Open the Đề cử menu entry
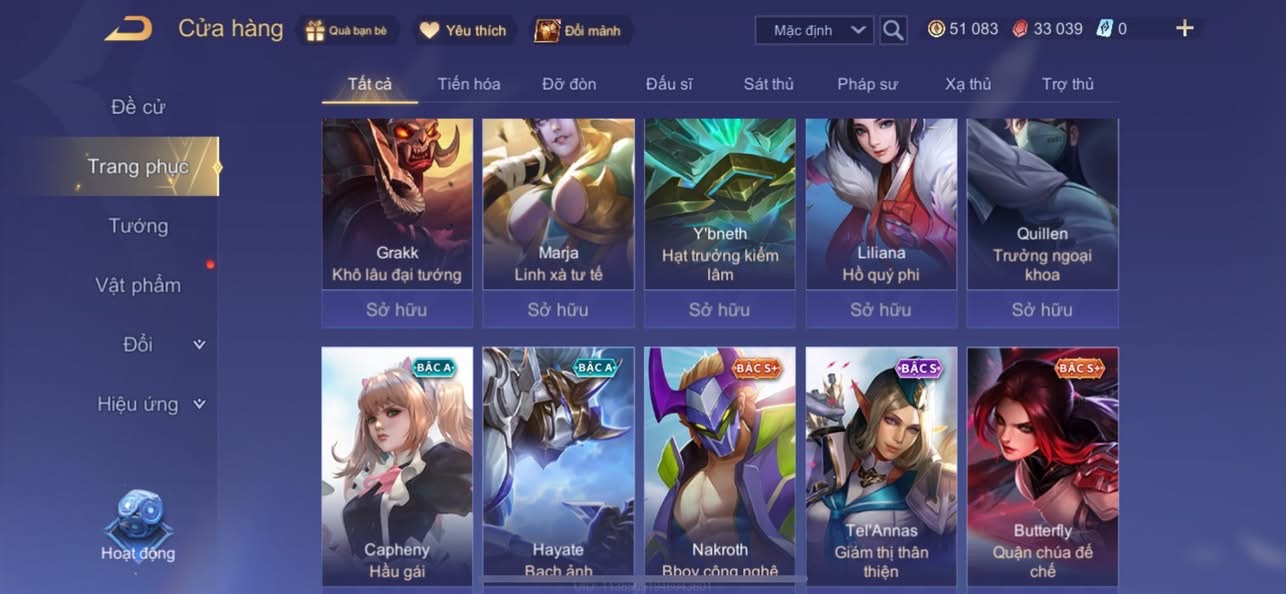Viewport: 1286px width, 594px height. (138, 106)
